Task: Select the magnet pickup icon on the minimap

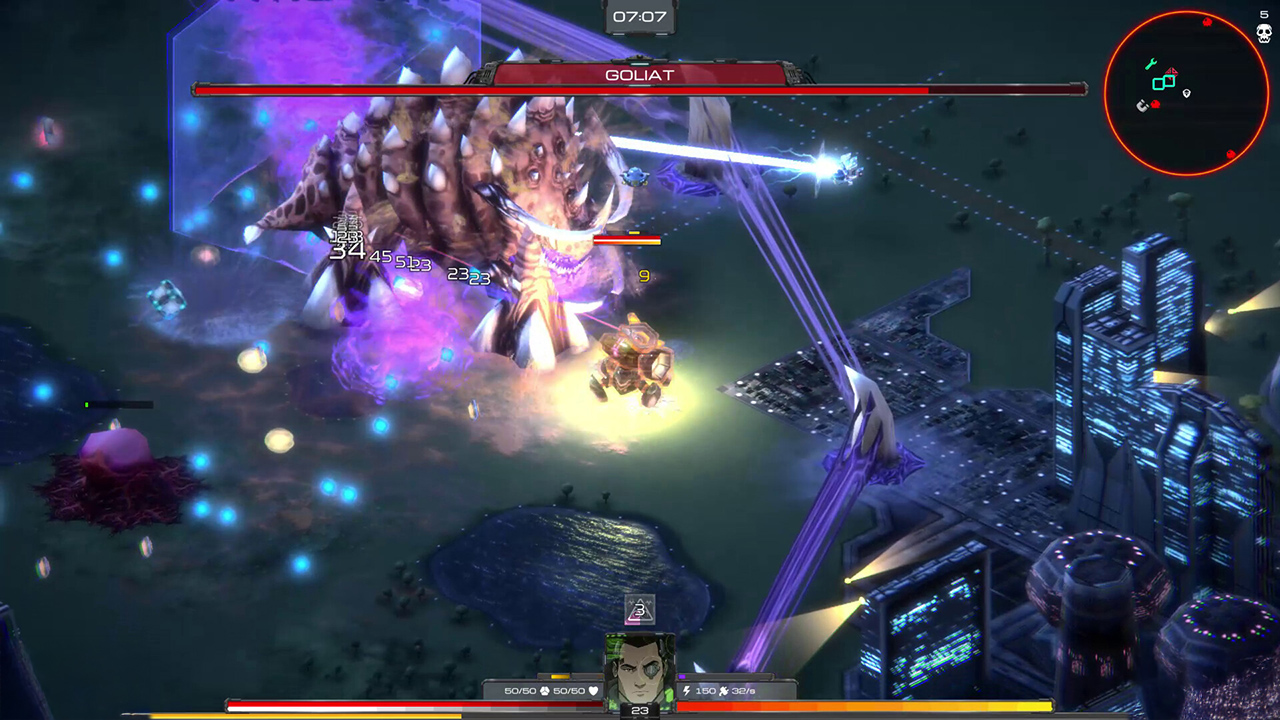Action: 1142,106
